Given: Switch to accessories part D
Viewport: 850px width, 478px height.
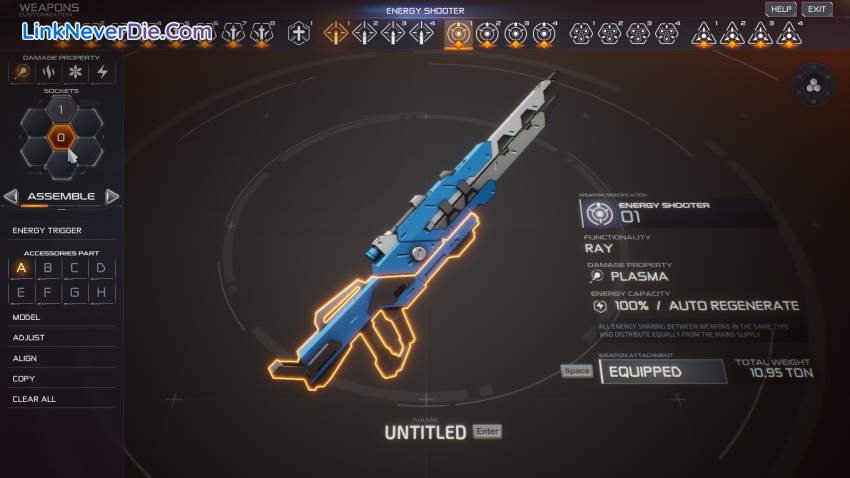Looking at the screenshot, I should [101, 268].
